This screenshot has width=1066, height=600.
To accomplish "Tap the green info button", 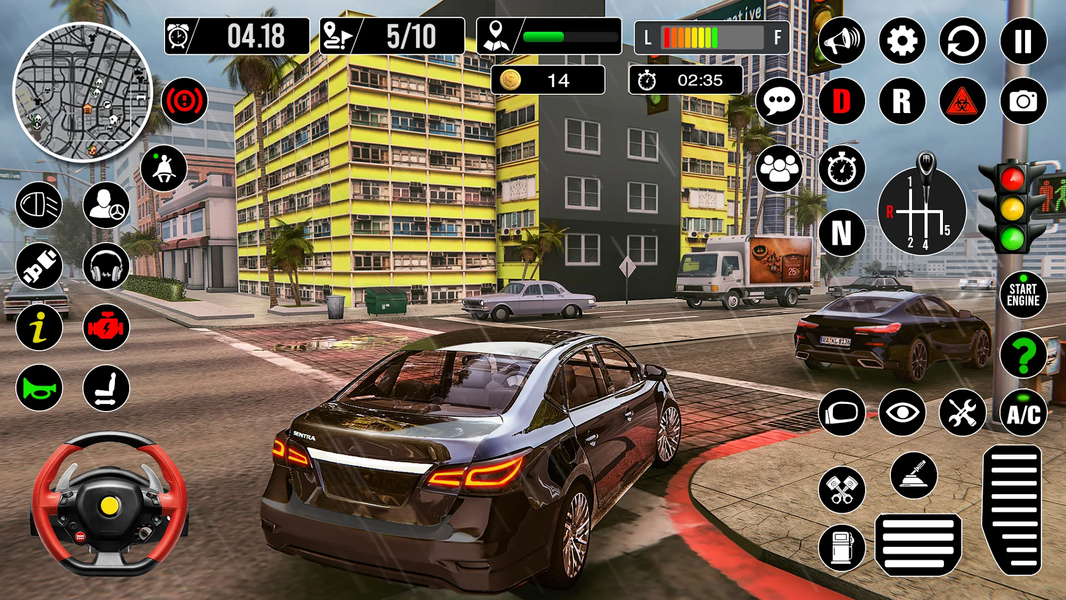I will 39,327.
